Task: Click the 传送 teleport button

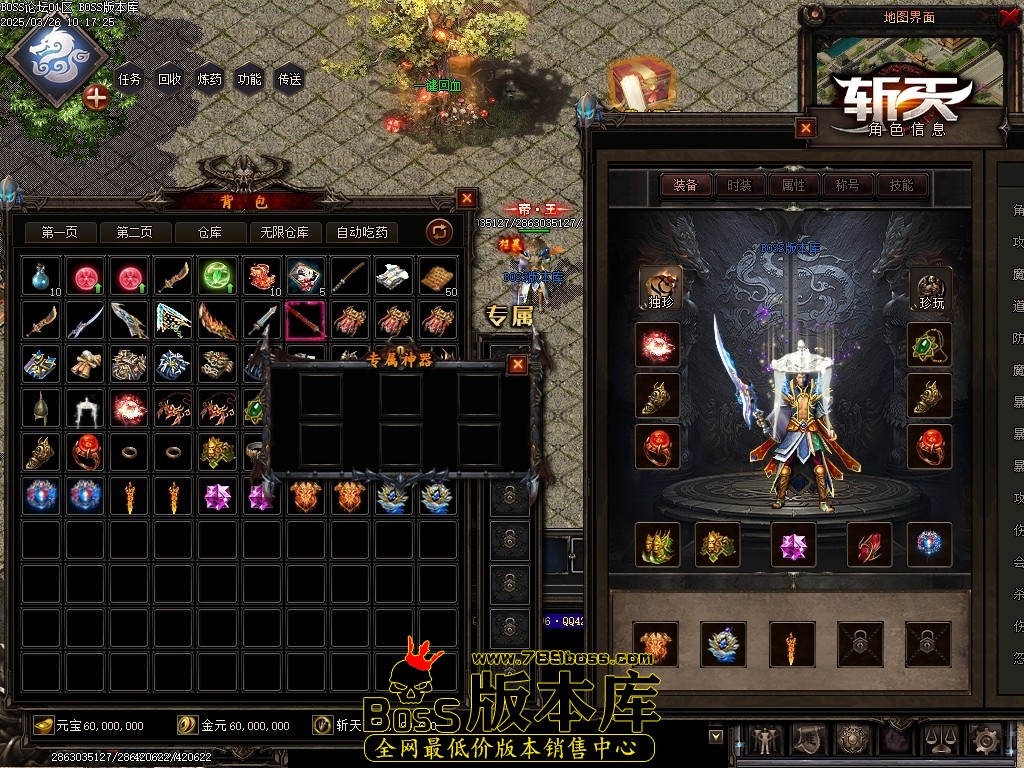Action: 290,79
